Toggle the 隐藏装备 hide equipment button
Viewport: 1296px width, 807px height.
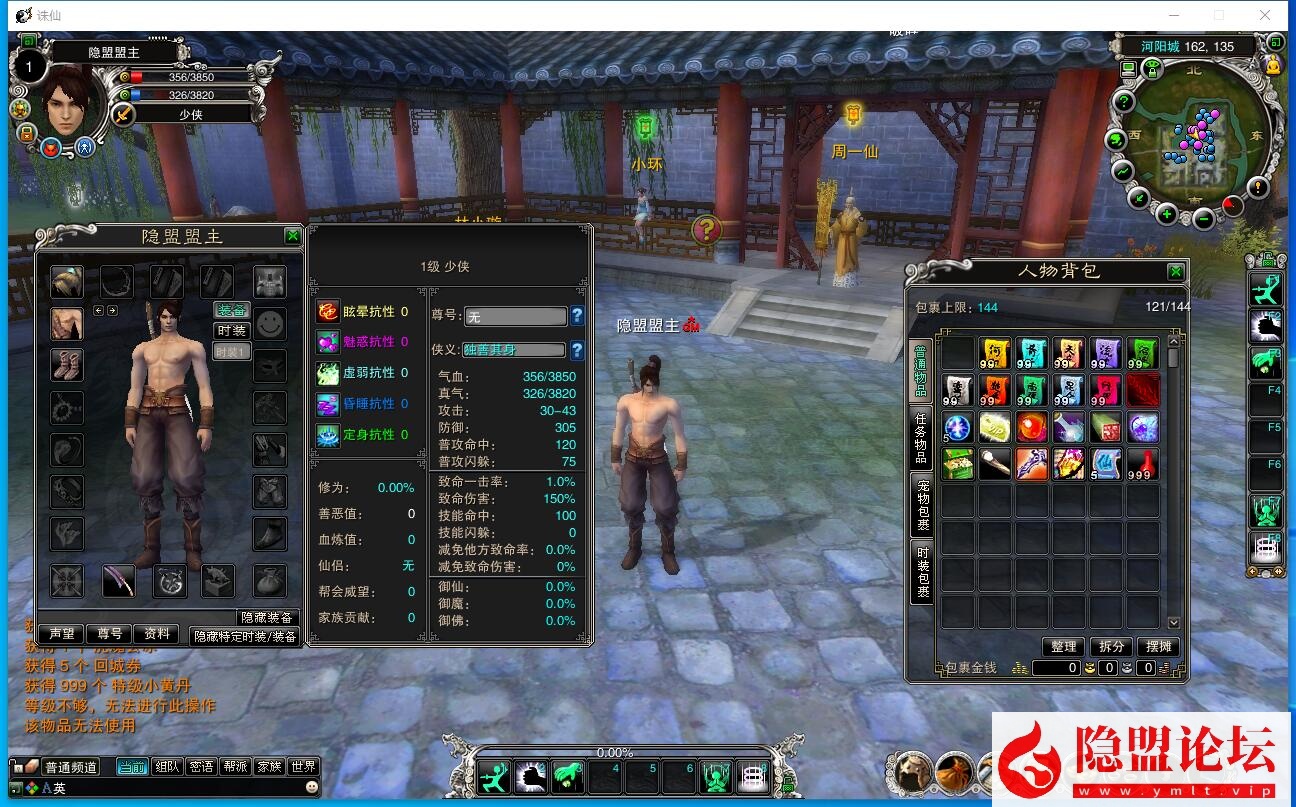point(267,618)
